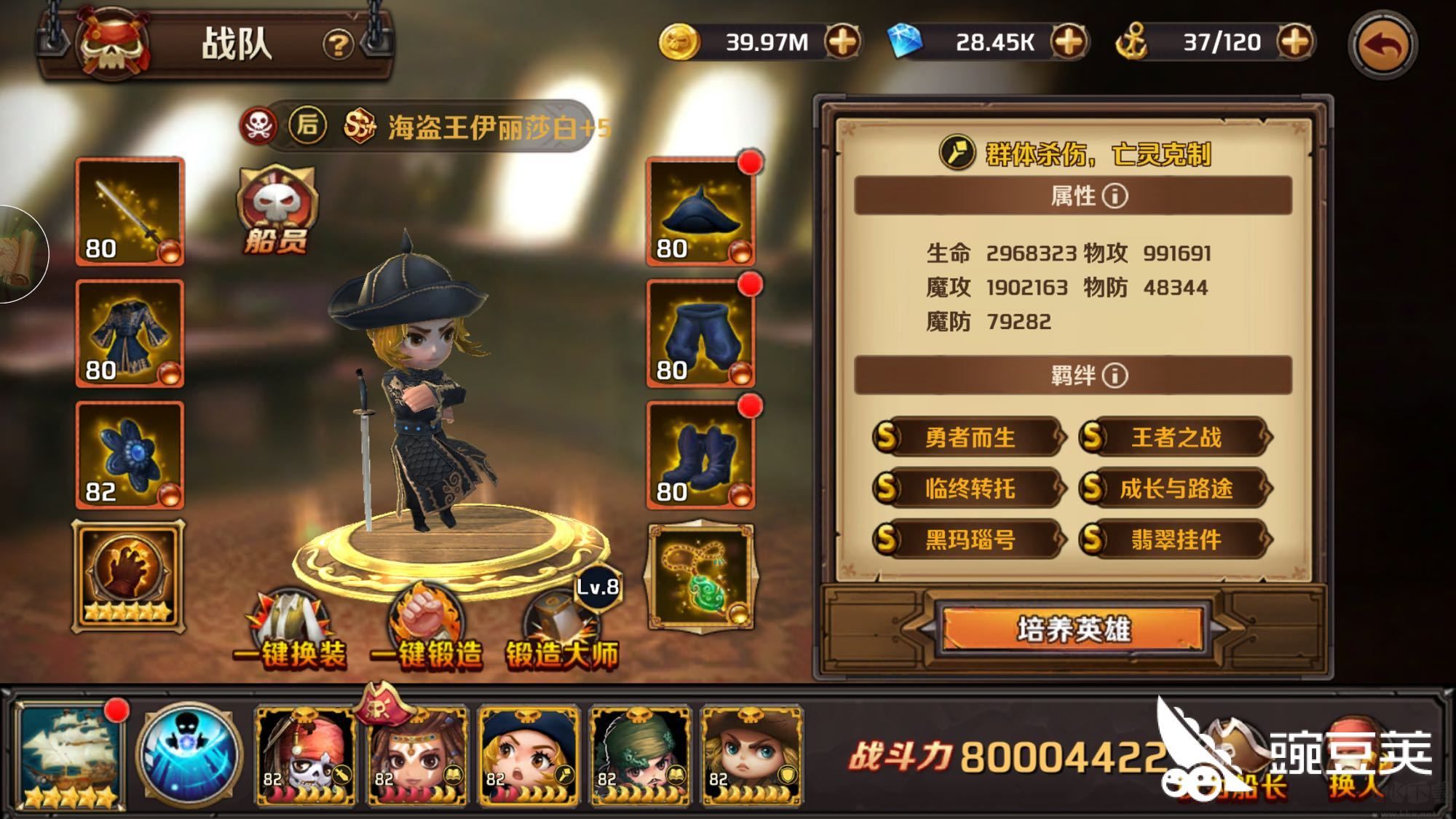This screenshot has width=1456, height=819.
Task: Open the blue trousers equipment slot
Action: 700,333
